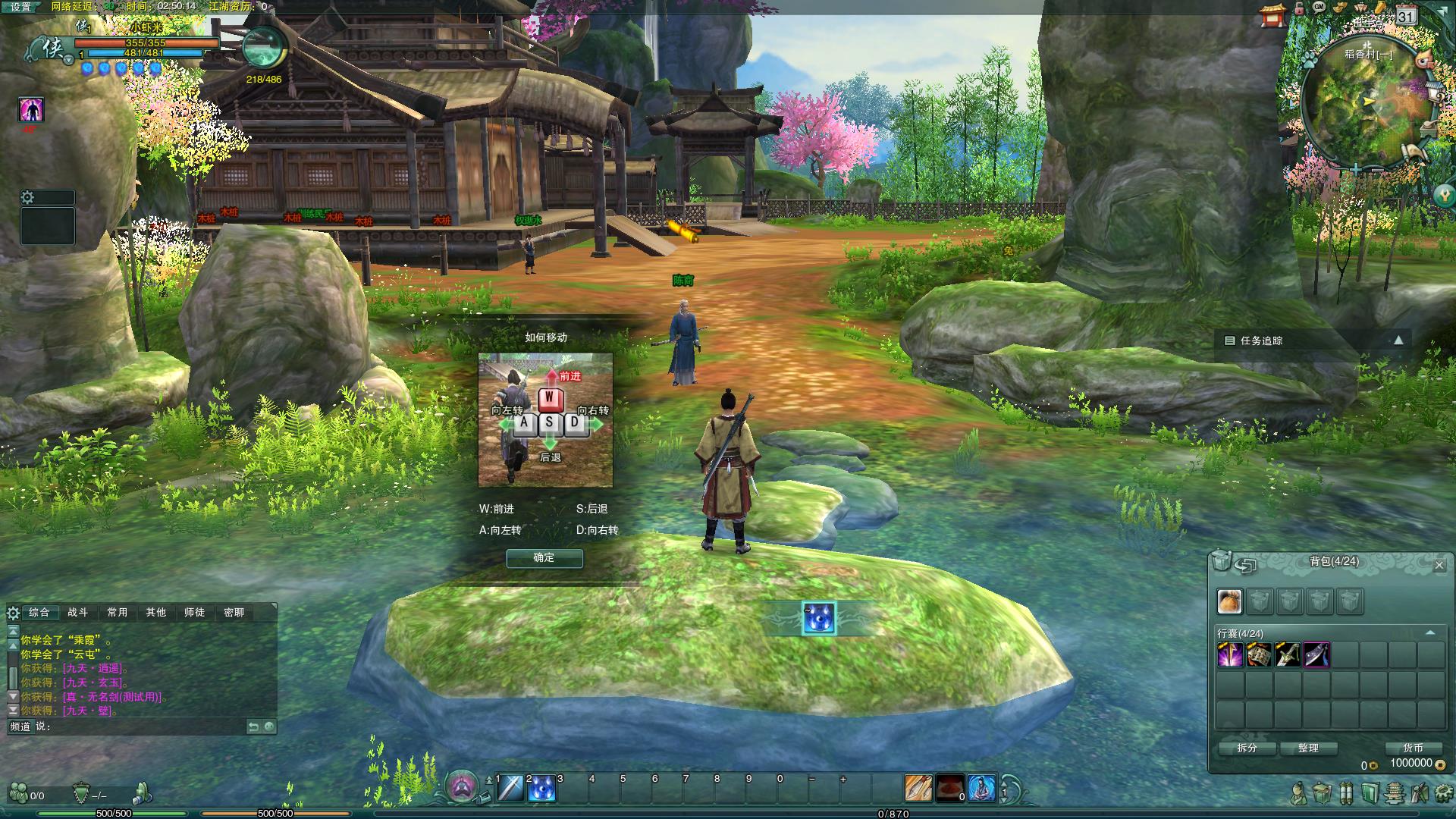Switch to the 战斗 chat tab
The width and height of the screenshot is (1456, 819).
77,613
